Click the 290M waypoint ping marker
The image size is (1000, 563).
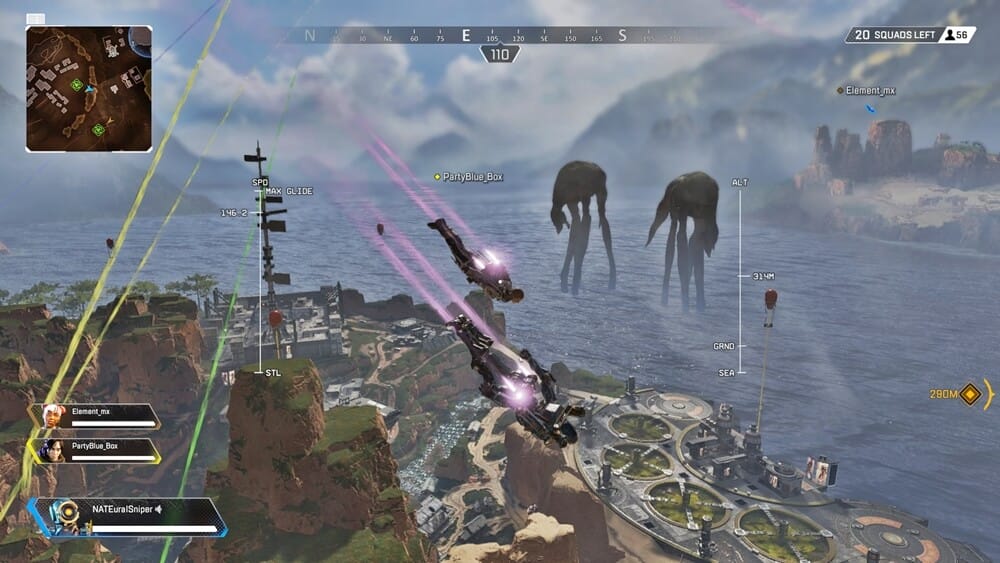[969, 395]
